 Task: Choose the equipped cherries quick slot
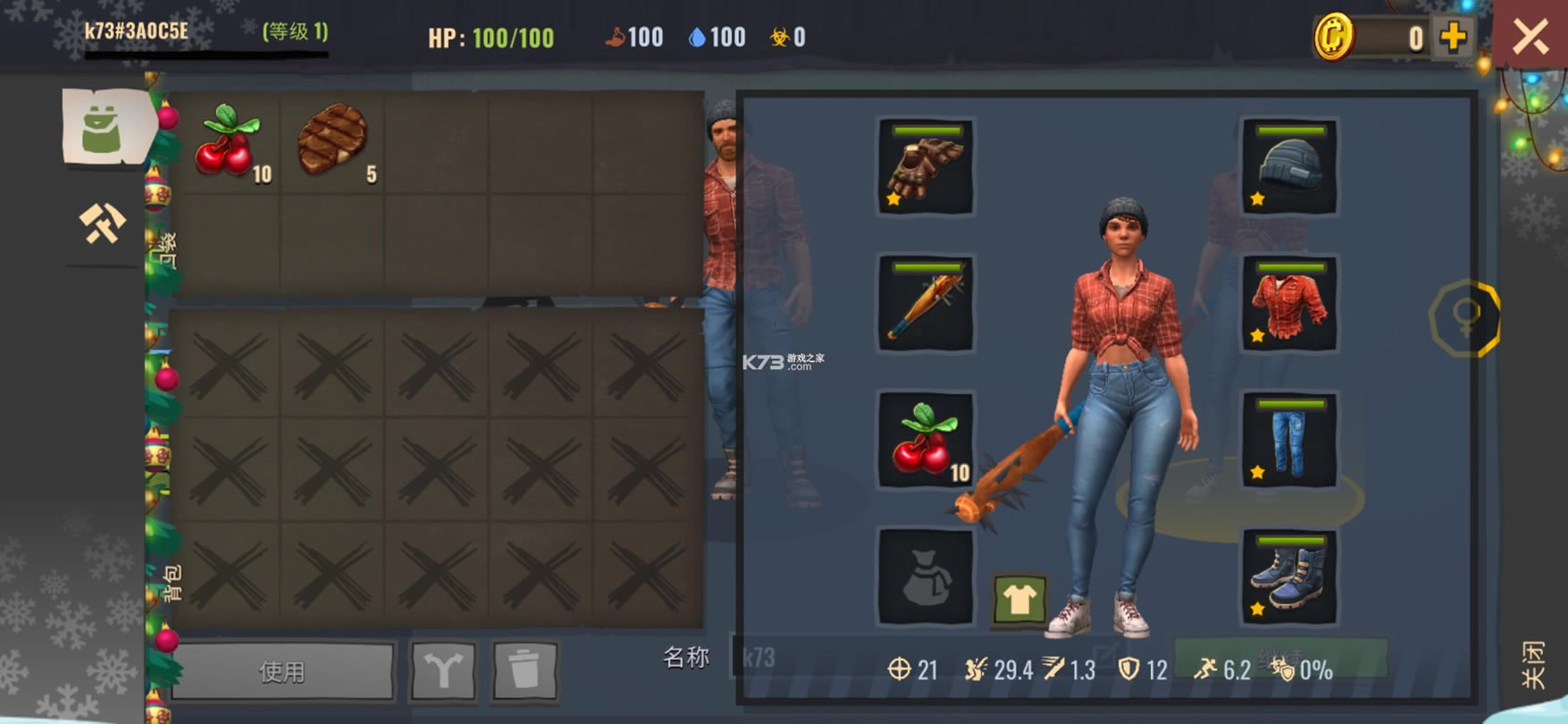(x=926, y=441)
